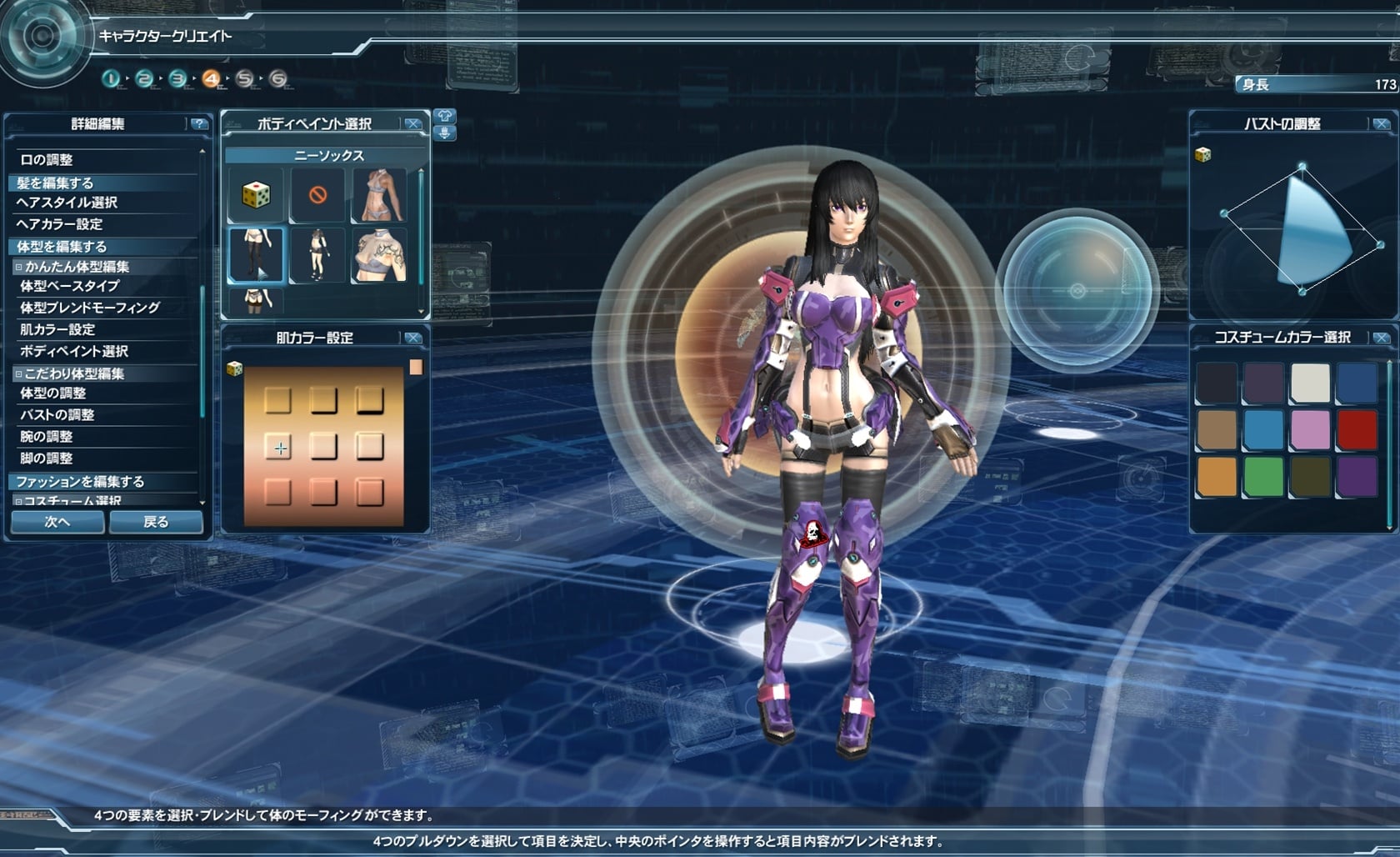Screen dimensions: 1400x857
Task: Select the pink costume color swatch
Action: 1310,430
